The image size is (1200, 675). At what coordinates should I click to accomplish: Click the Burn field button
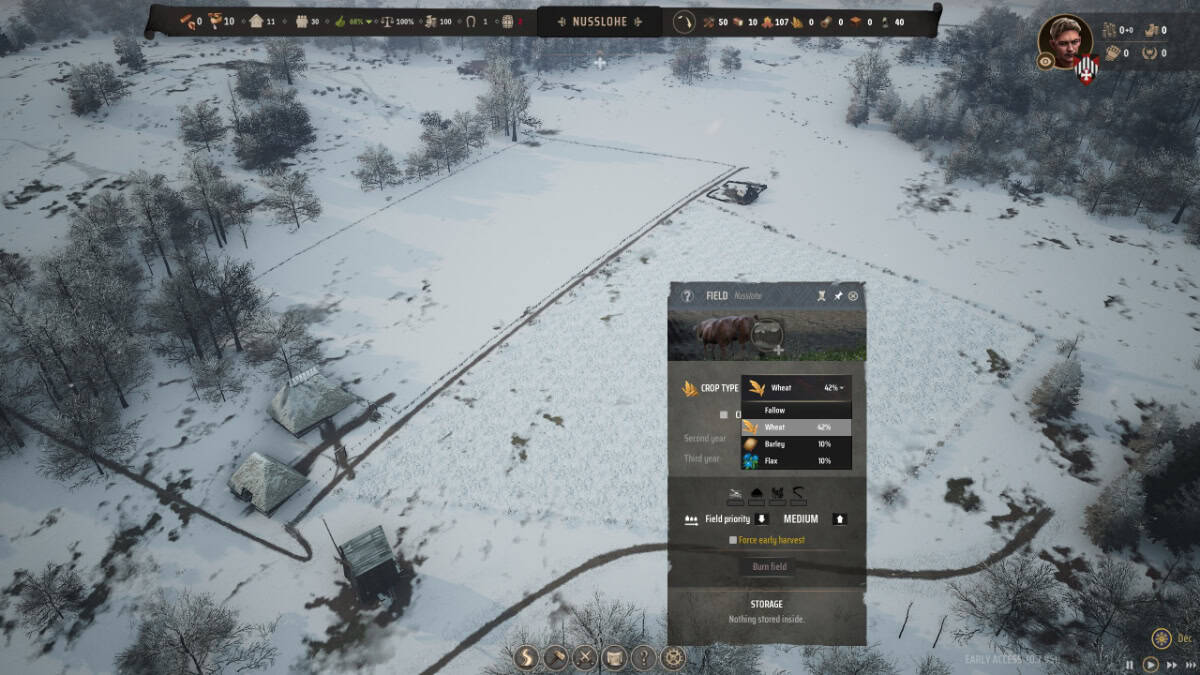click(769, 567)
